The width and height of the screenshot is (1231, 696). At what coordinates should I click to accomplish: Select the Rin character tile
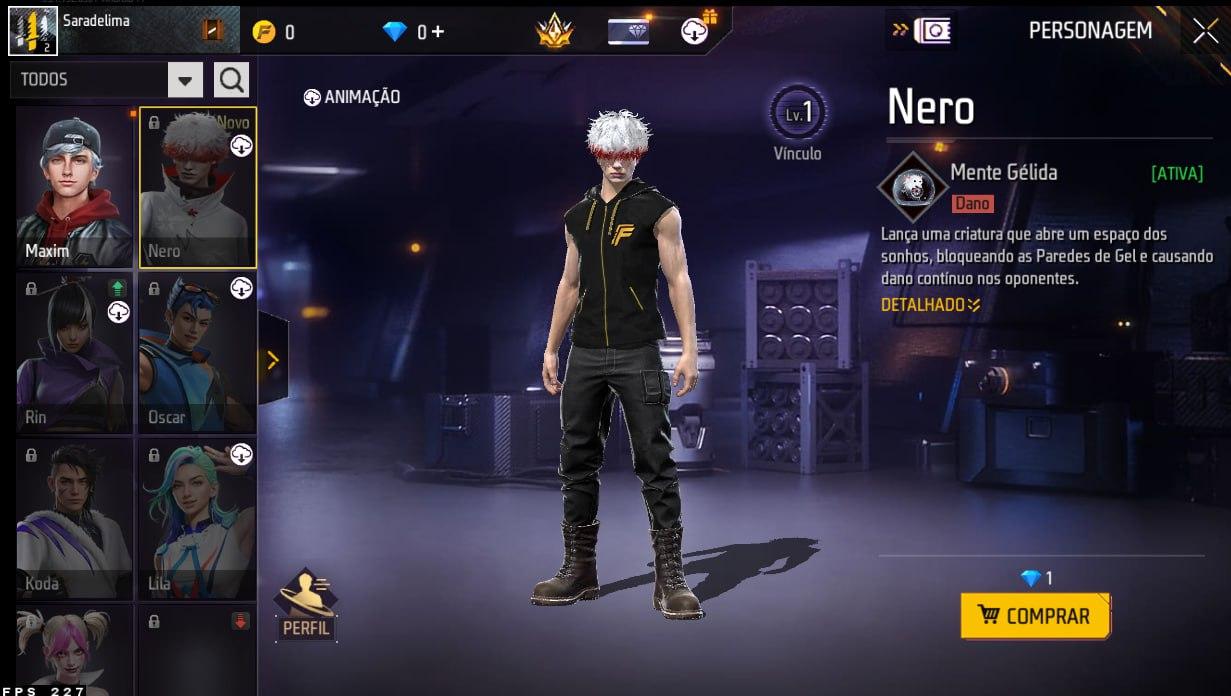pos(75,353)
